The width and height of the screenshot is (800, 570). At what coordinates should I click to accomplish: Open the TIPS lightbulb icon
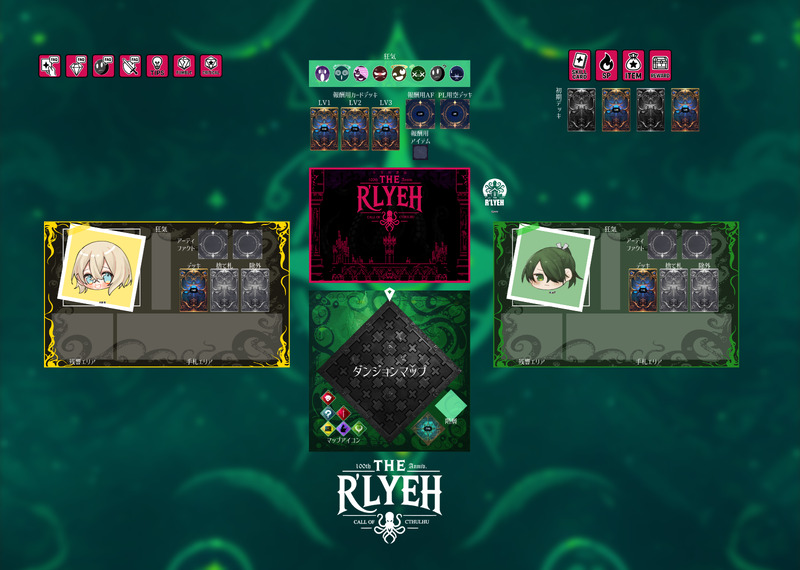157,66
